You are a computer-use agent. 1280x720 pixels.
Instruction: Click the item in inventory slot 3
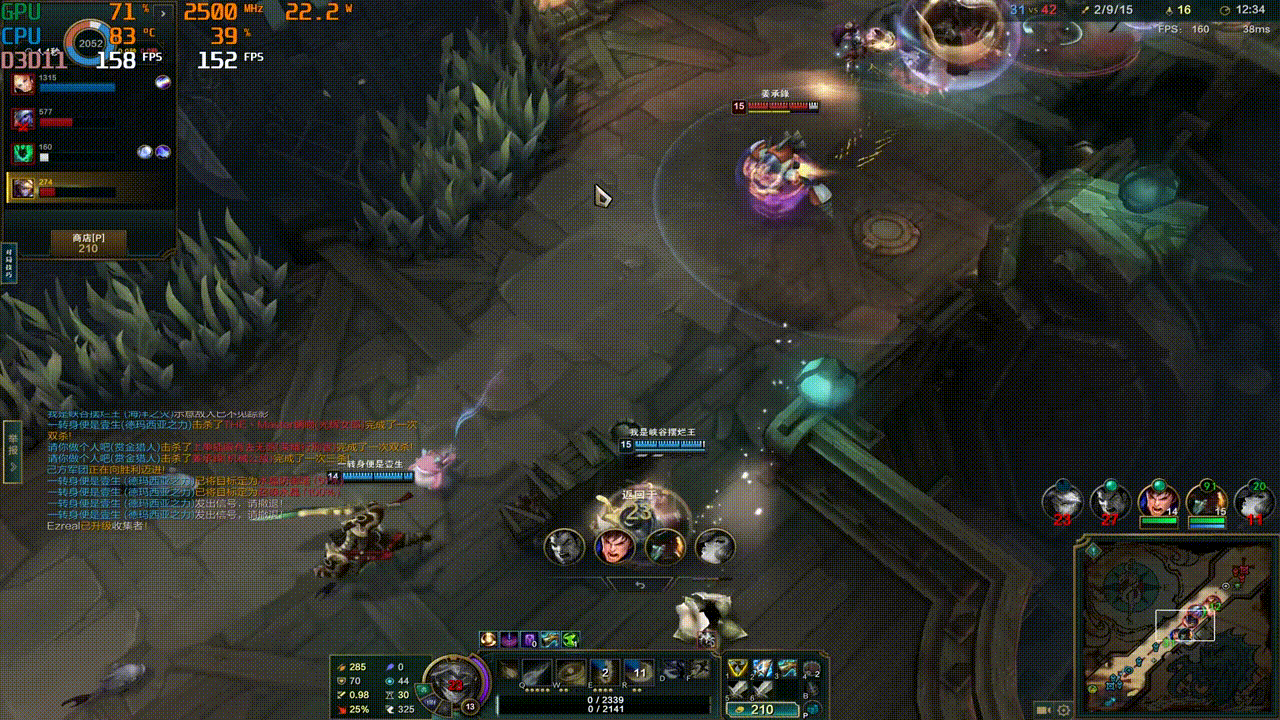click(x=787, y=668)
